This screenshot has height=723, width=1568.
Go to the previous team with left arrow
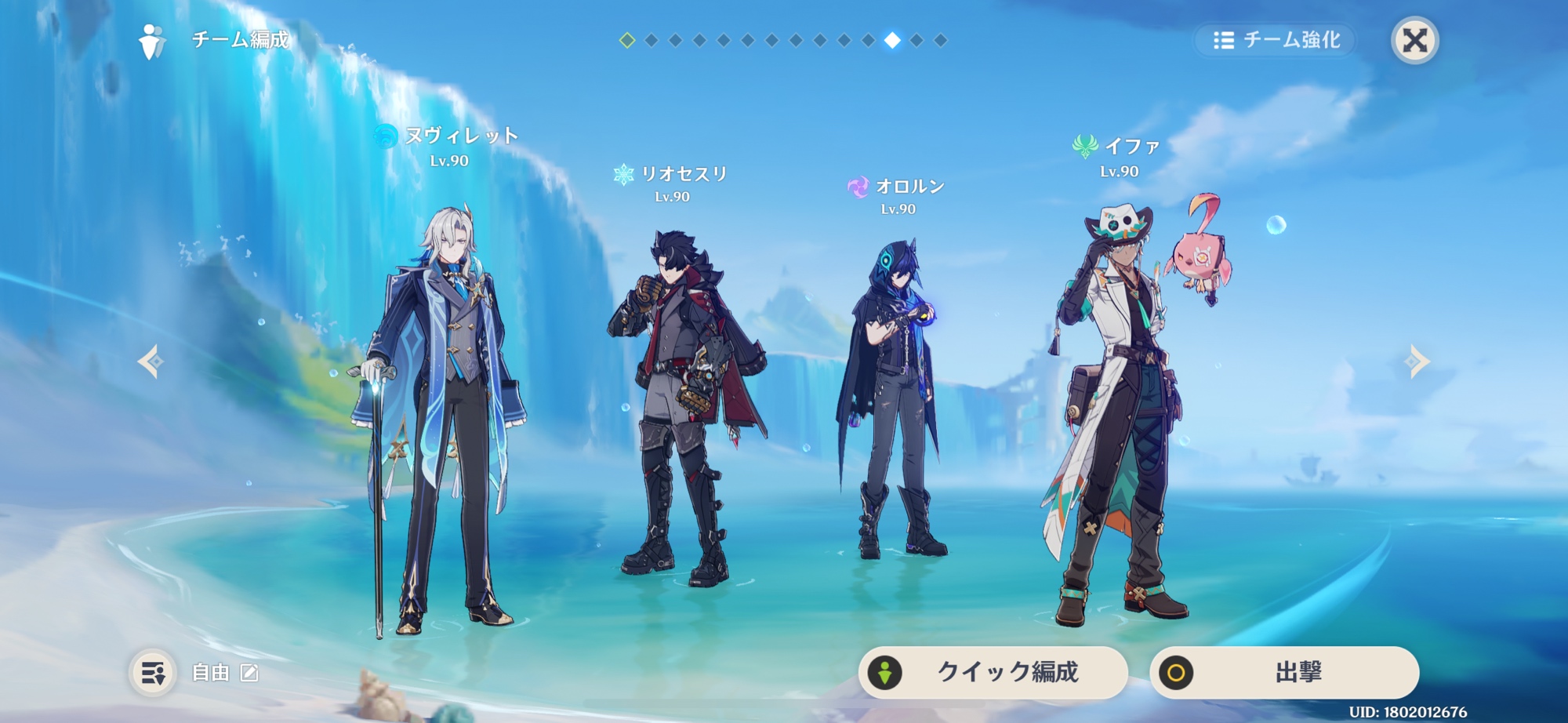pos(151,361)
